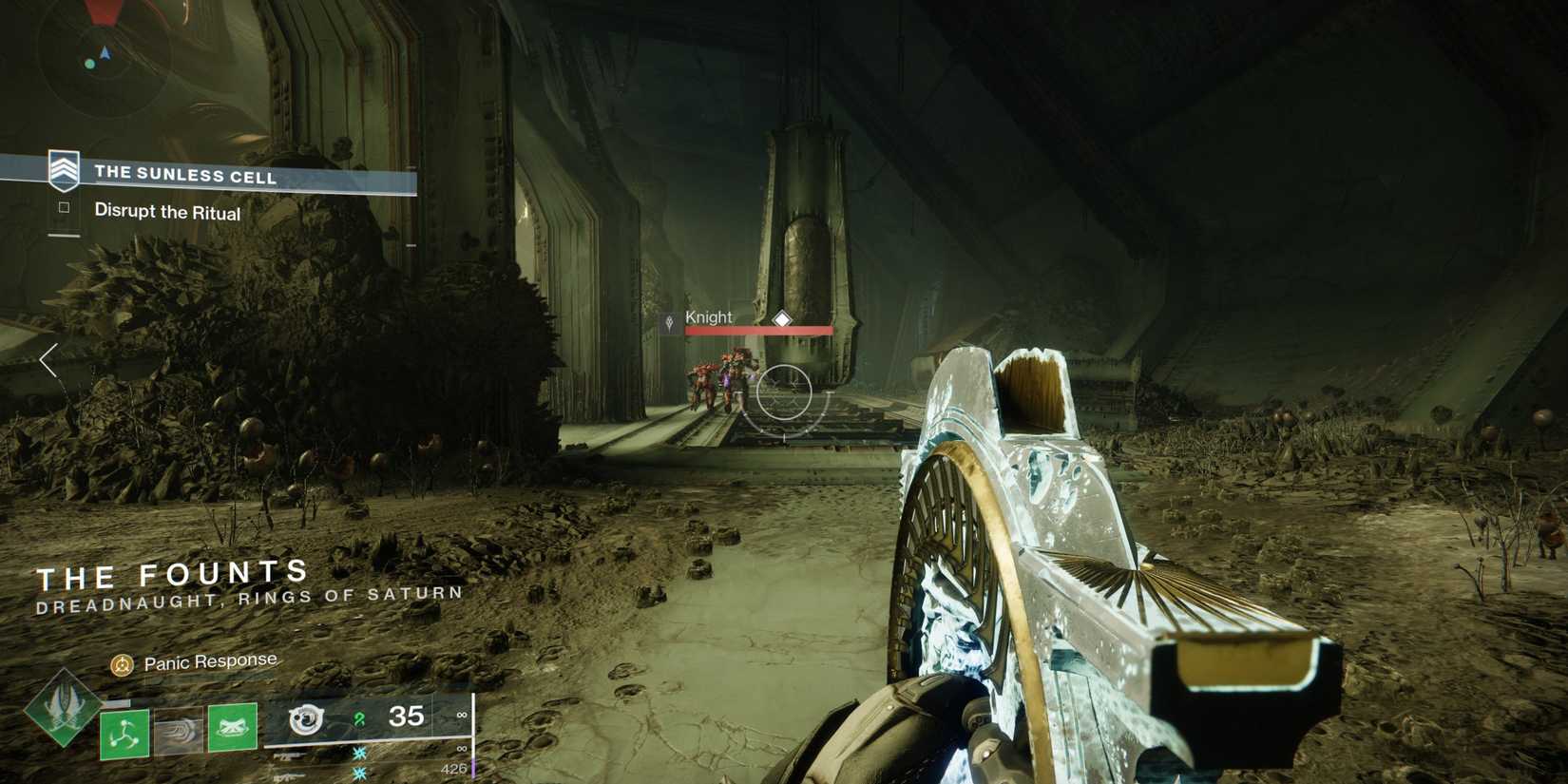Toggle the teal ally blip on the minimap
The height and width of the screenshot is (784, 1568).
(x=89, y=64)
